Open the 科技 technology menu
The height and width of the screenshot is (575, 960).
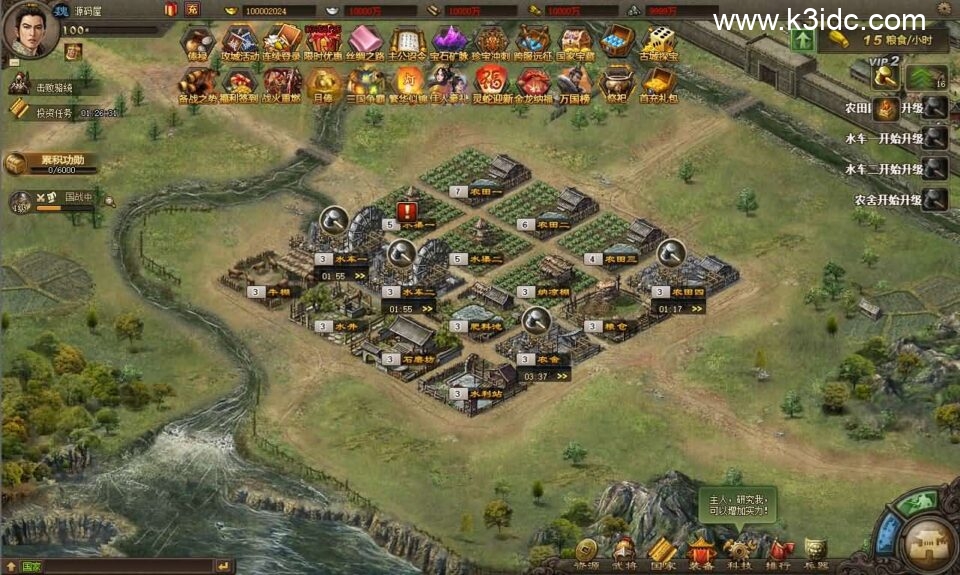pos(740,551)
